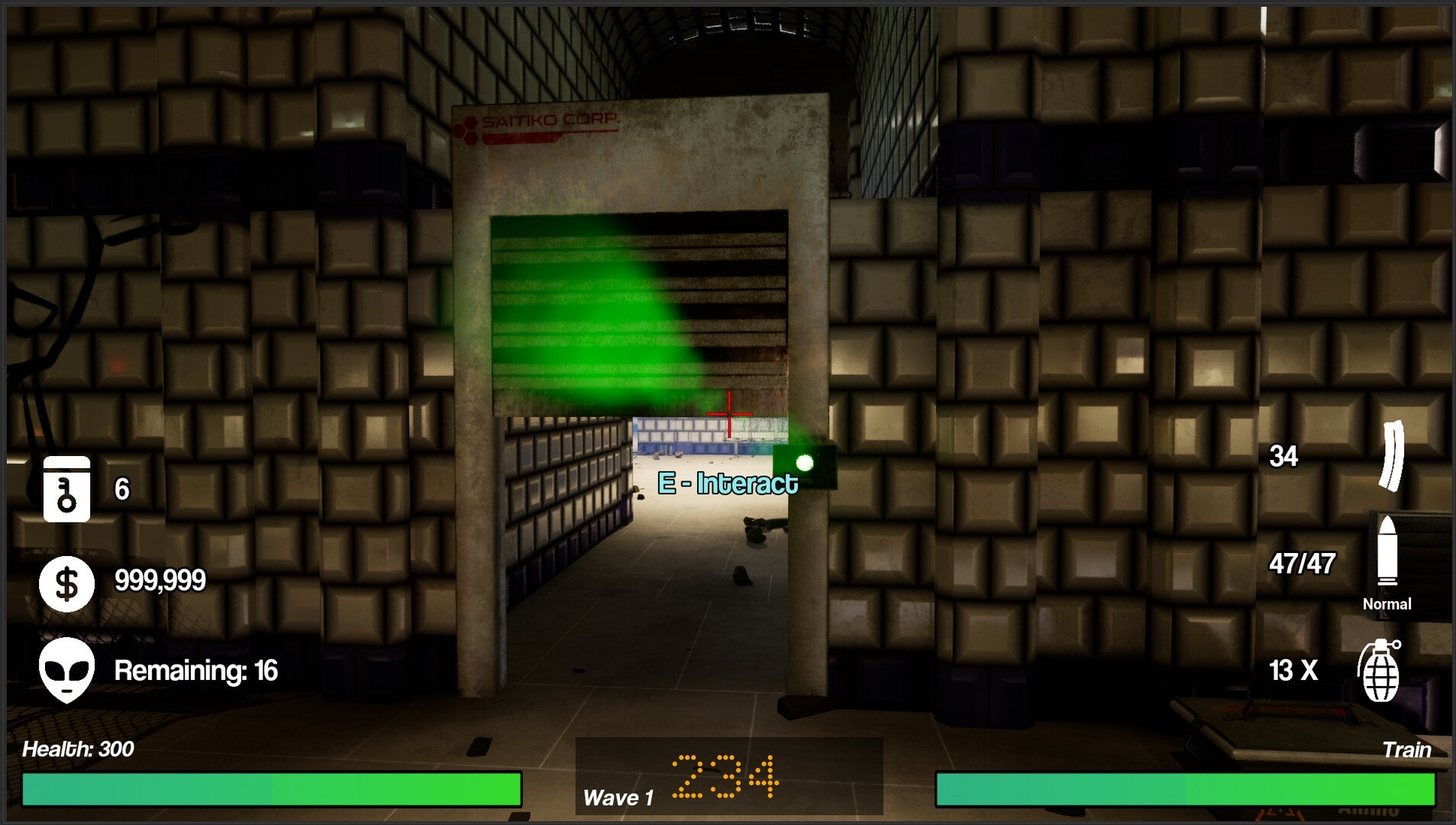Image resolution: width=1456 pixels, height=825 pixels.
Task: Click the Health: 300 text label
Action: (79, 750)
